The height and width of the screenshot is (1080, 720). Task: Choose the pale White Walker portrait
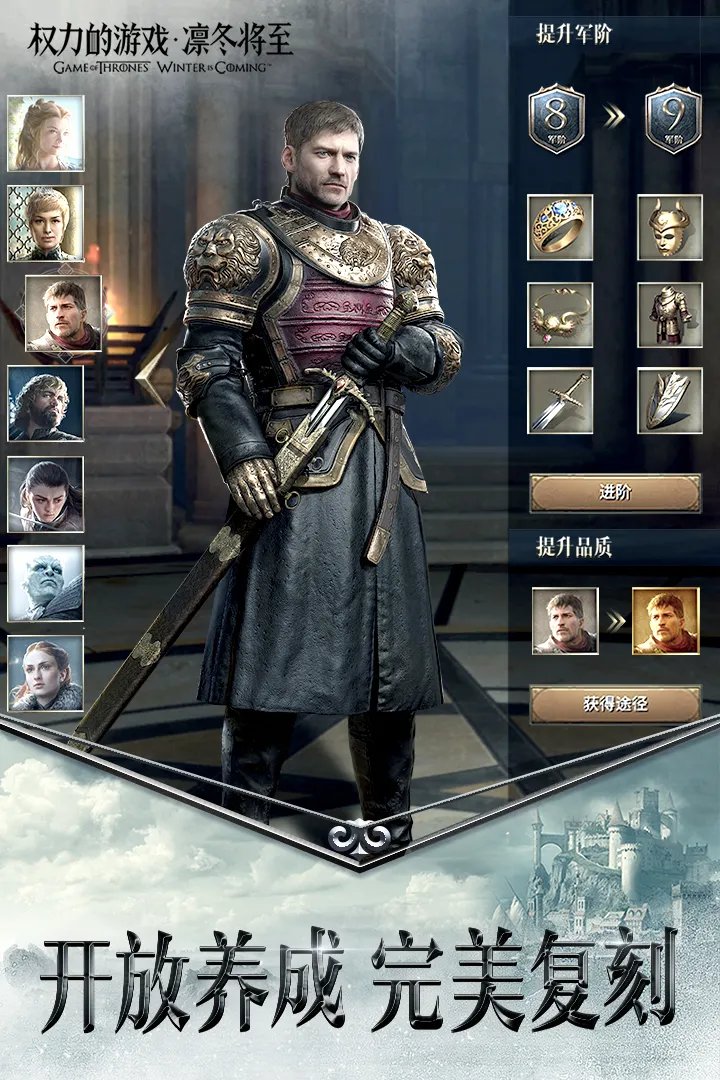46,584
